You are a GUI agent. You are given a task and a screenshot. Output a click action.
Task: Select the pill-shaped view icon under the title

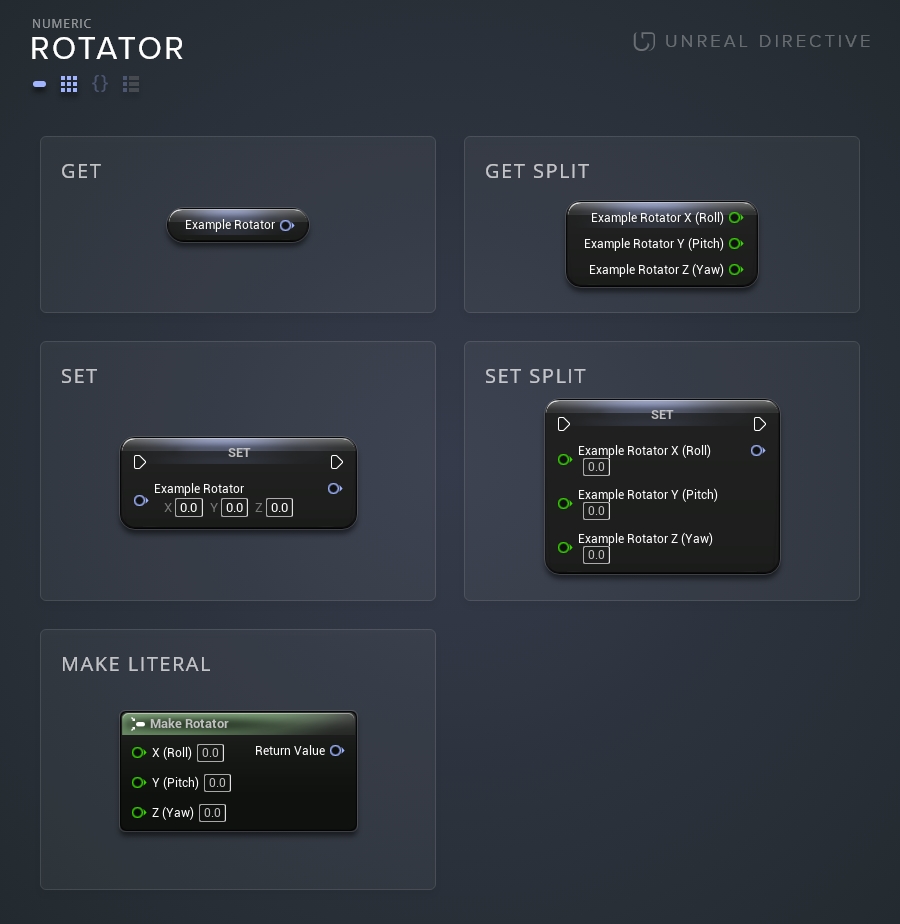(40, 84)
